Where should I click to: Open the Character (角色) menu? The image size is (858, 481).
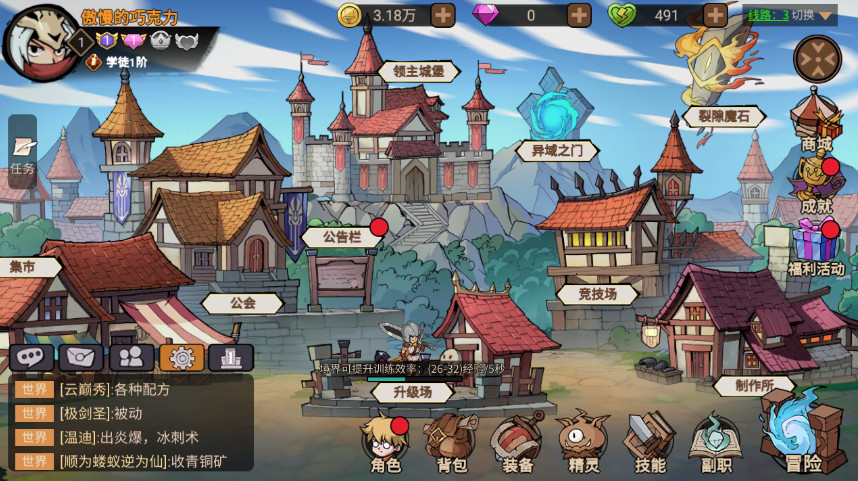click(386, 443)
